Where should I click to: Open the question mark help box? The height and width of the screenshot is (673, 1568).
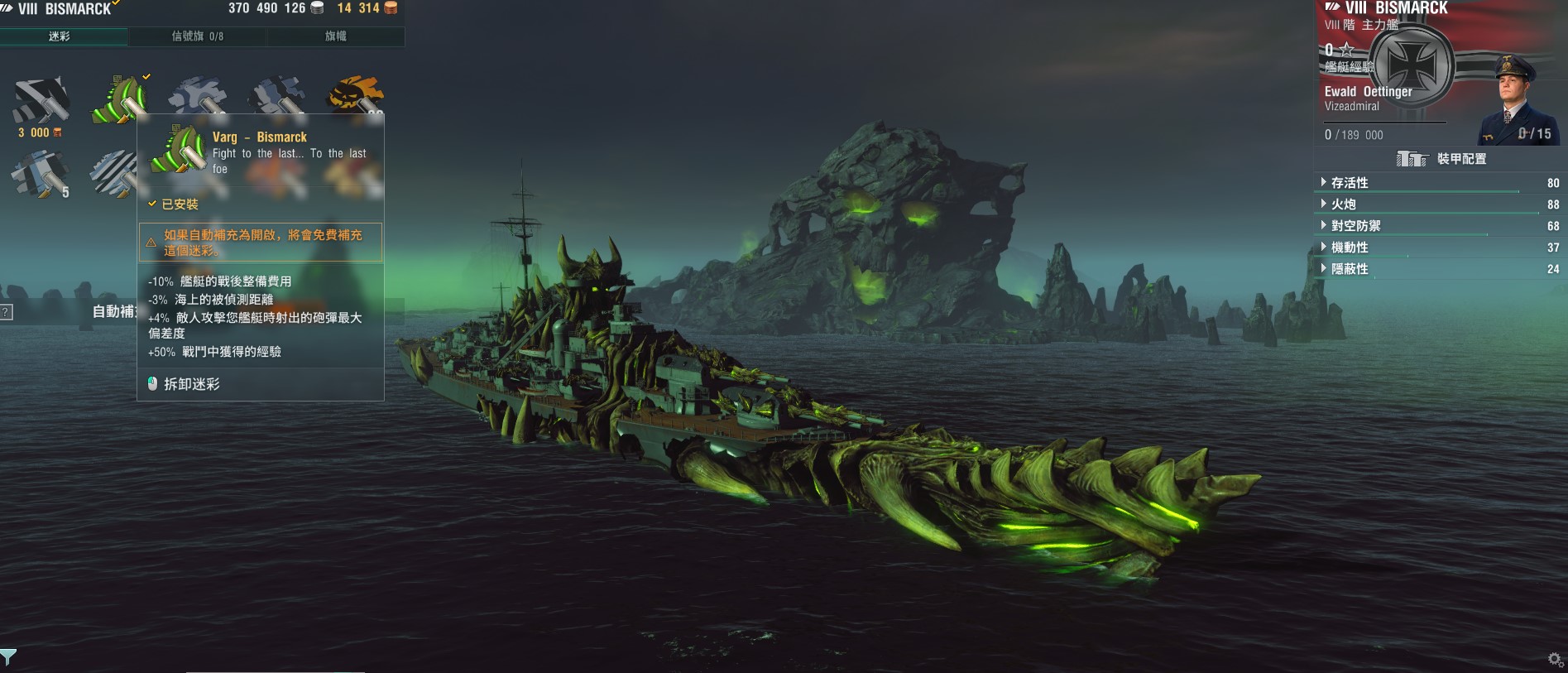(6, 312)
